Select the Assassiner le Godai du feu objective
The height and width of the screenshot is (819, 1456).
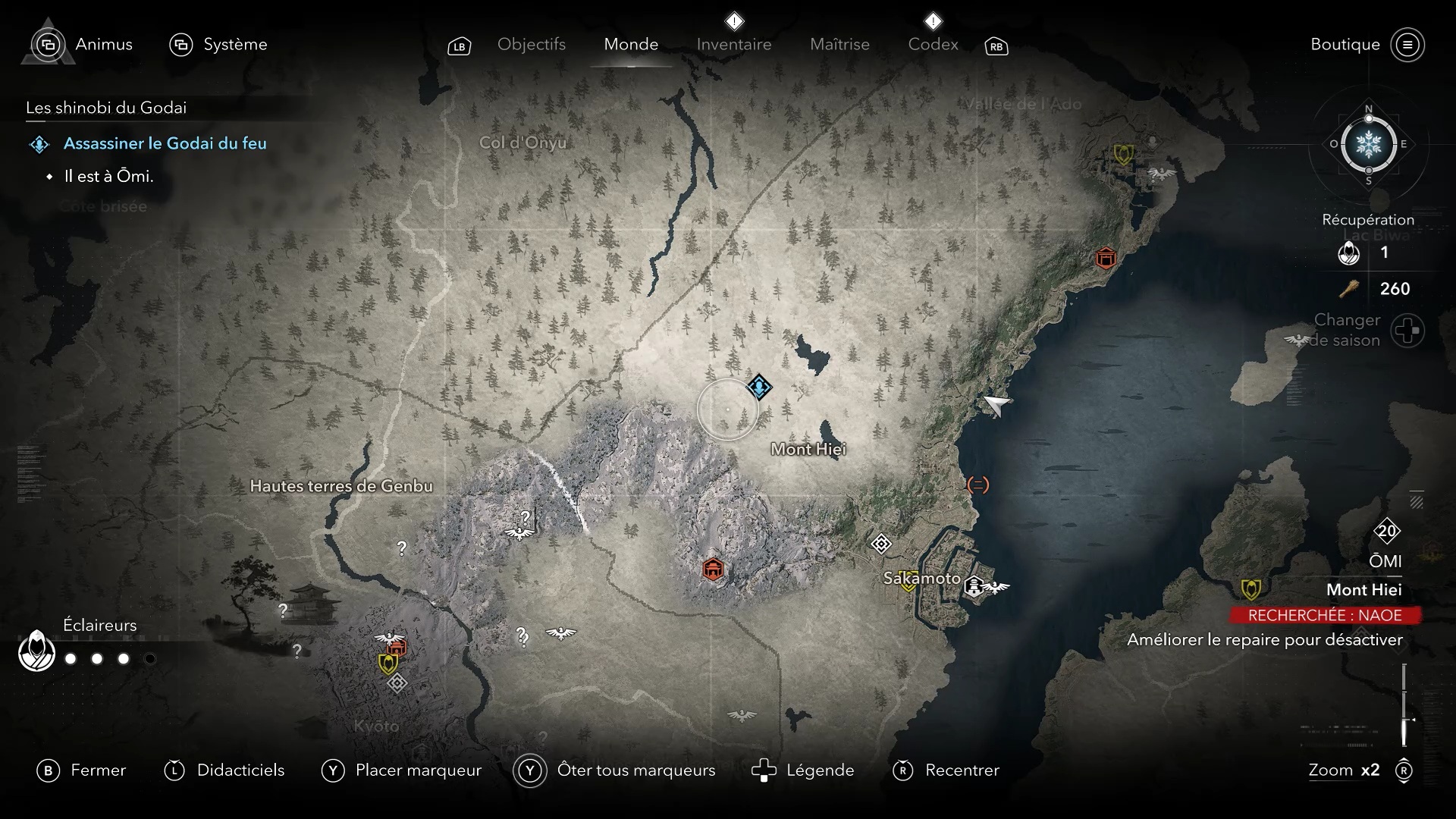165,143
